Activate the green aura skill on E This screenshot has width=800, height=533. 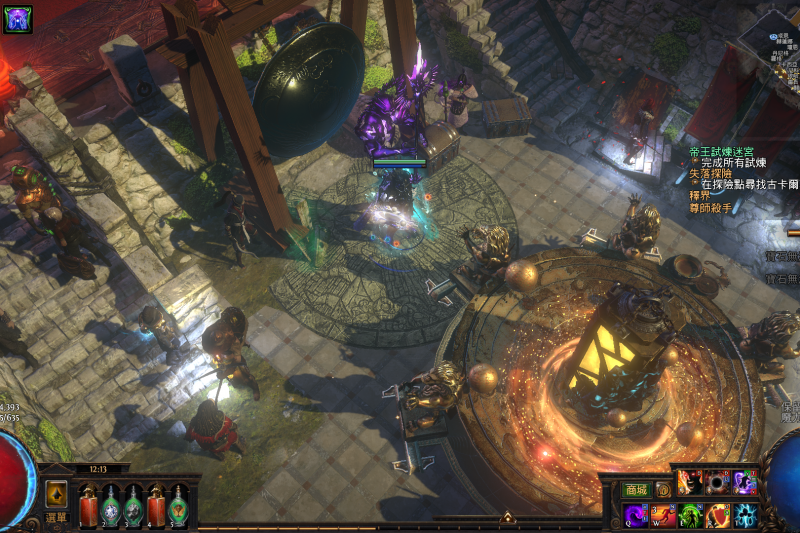[x=690, y=516]
